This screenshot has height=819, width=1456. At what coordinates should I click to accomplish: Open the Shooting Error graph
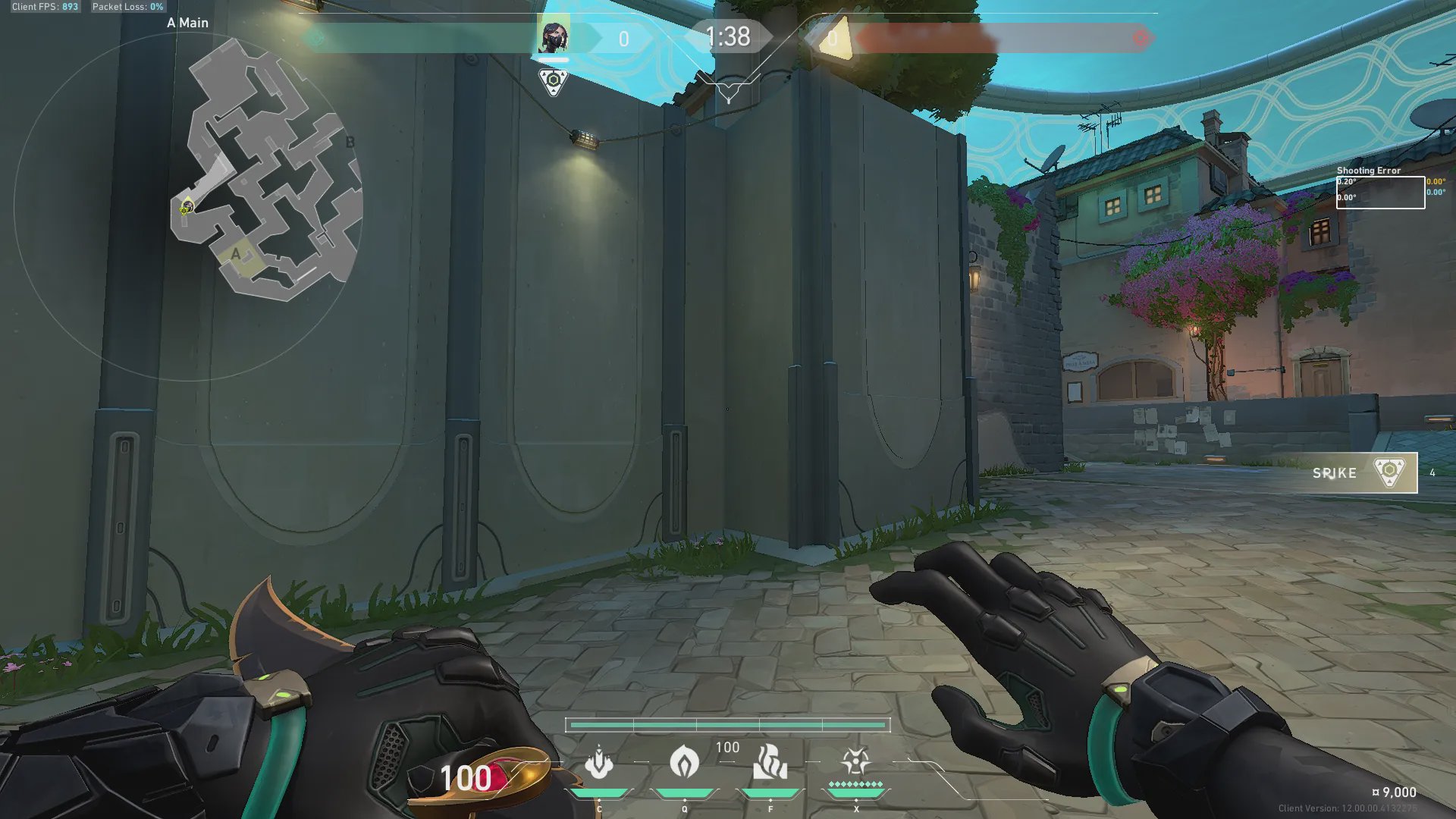1380,192
